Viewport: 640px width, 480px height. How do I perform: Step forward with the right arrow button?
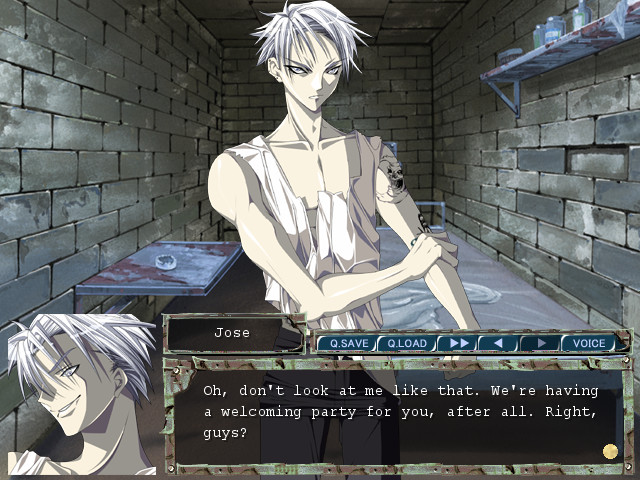click(x=539, y=343)
